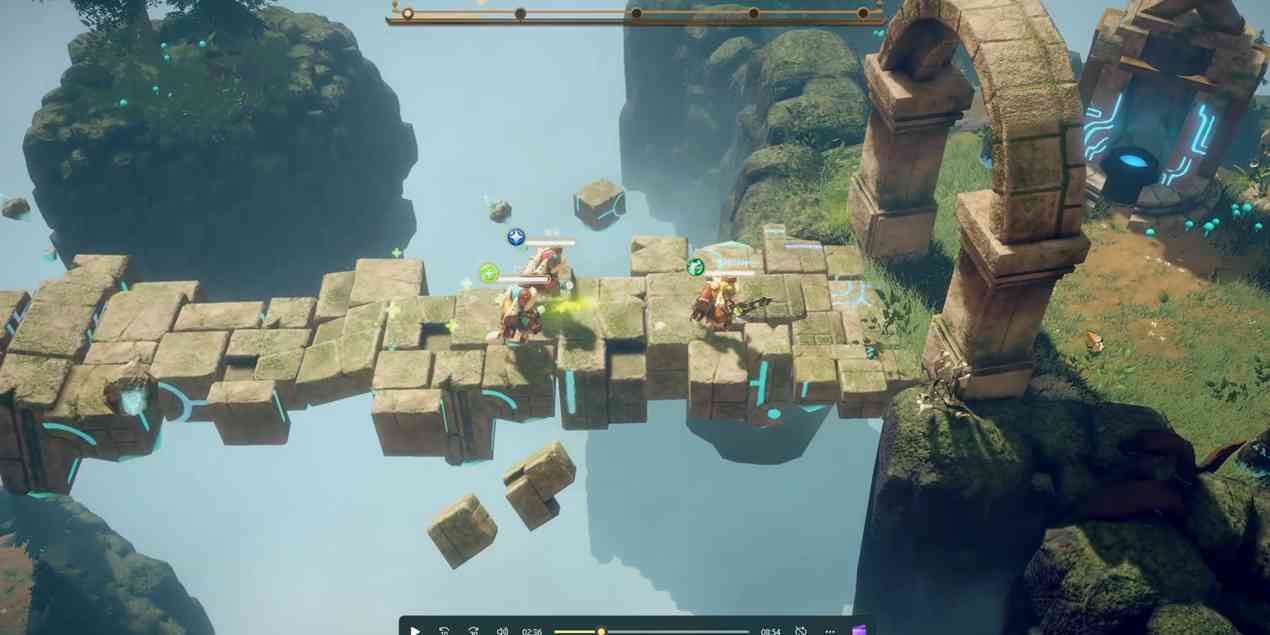Click the video seek bar's progress knob
1270x635 pixels.
601,631
